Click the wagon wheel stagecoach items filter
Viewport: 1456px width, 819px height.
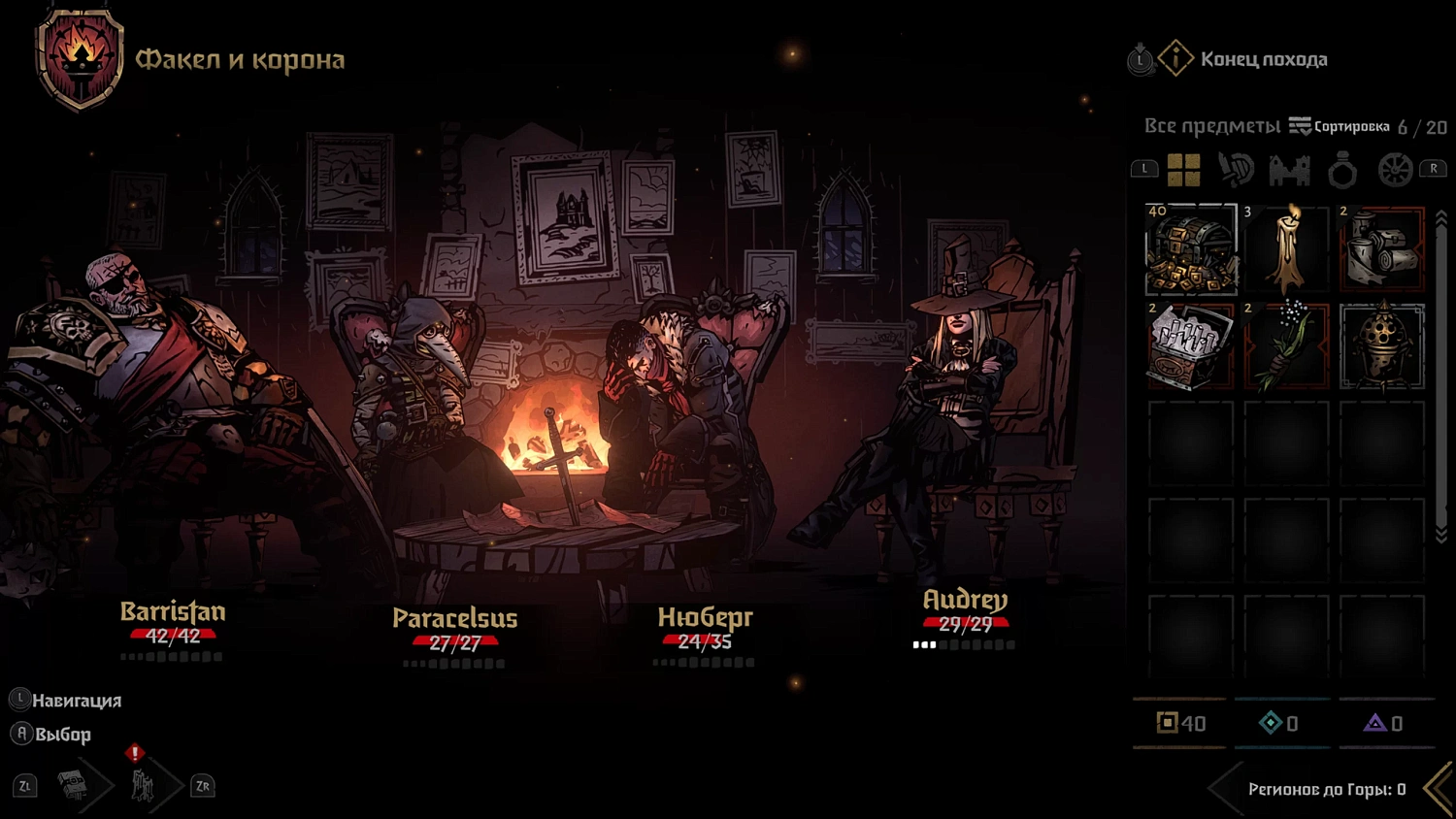click(1396, 170)
